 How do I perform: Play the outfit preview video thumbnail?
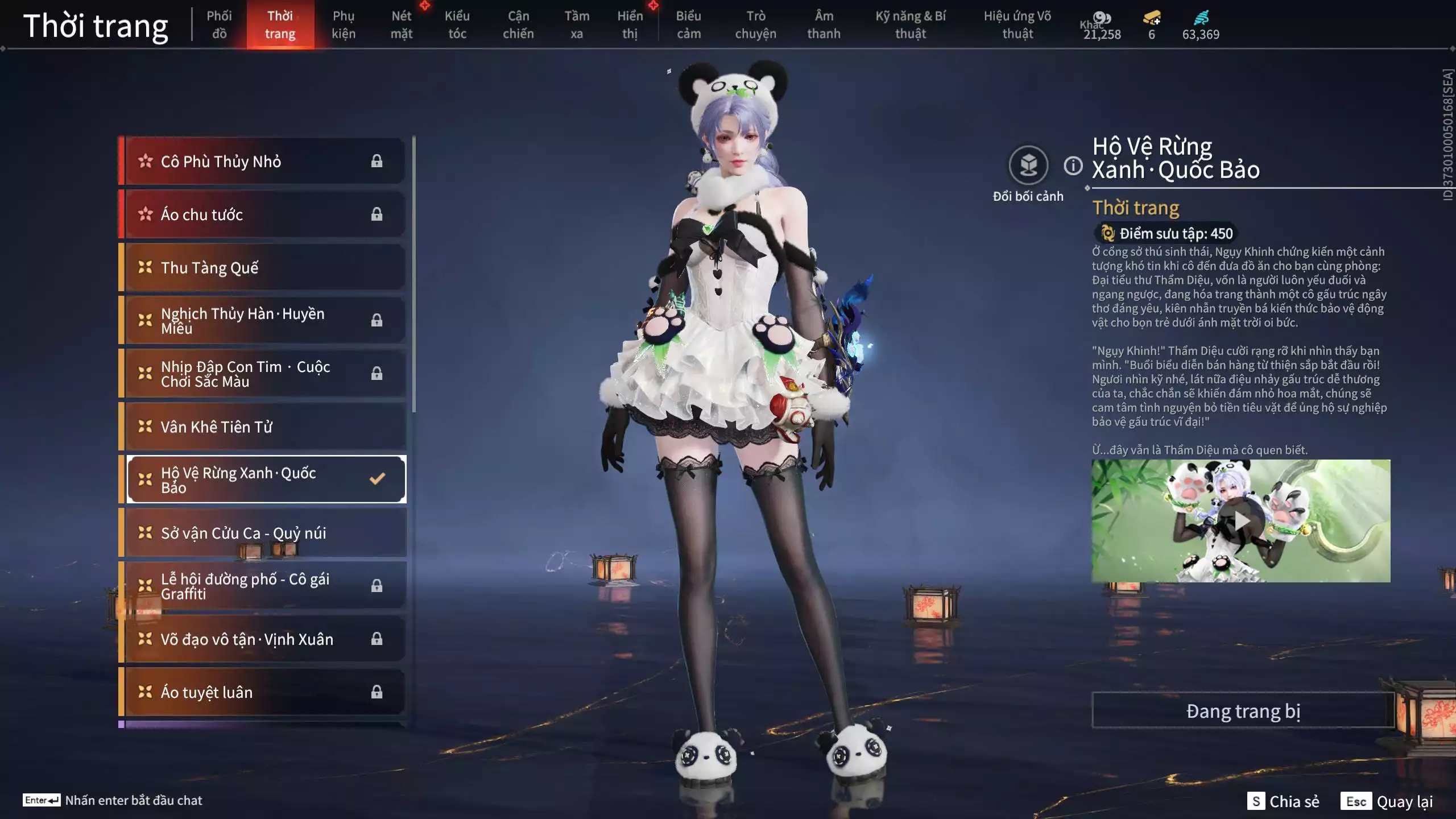(x=1243, y=519)
